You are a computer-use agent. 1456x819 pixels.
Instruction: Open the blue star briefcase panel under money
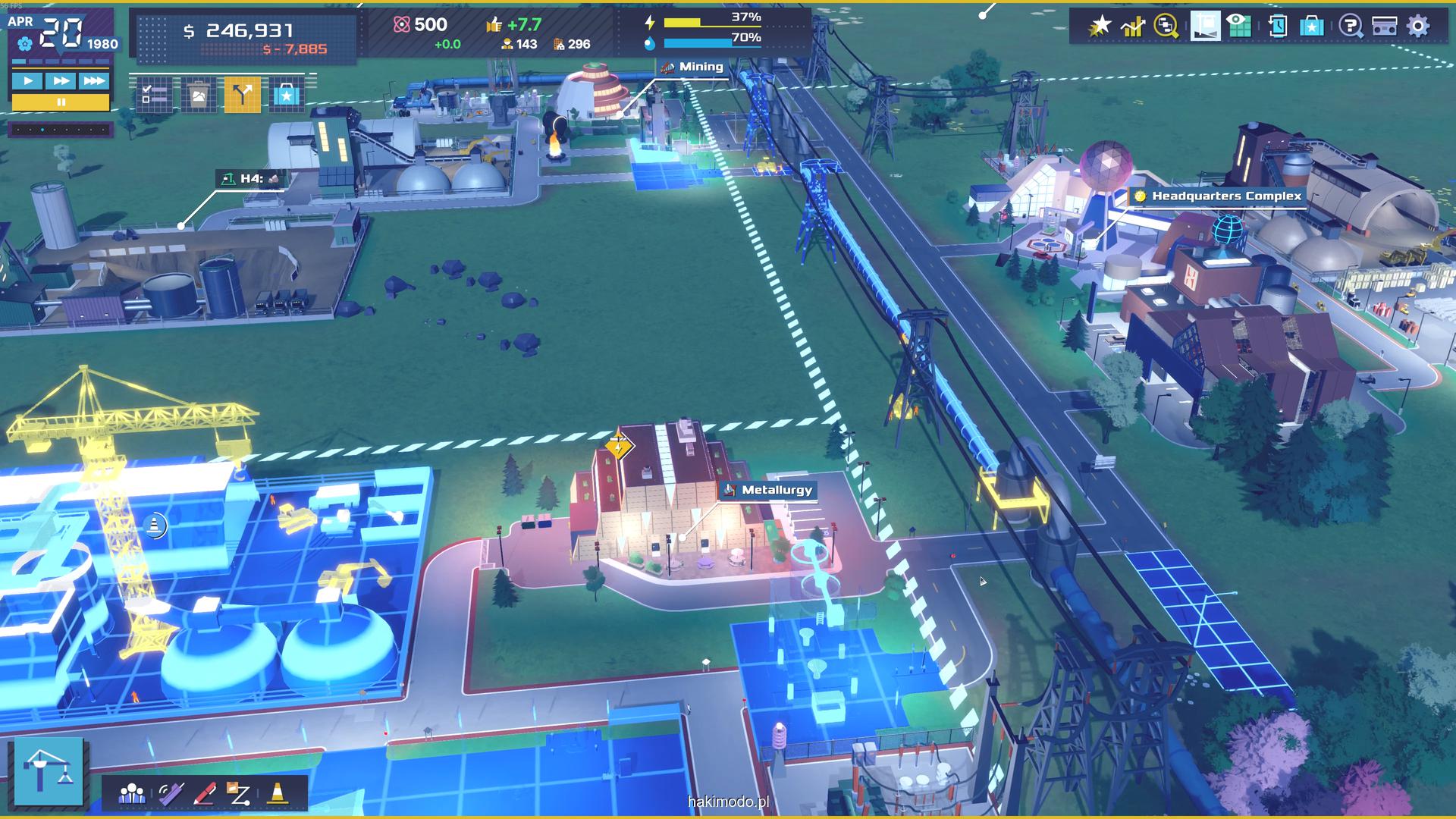click(x=286, y=95)
